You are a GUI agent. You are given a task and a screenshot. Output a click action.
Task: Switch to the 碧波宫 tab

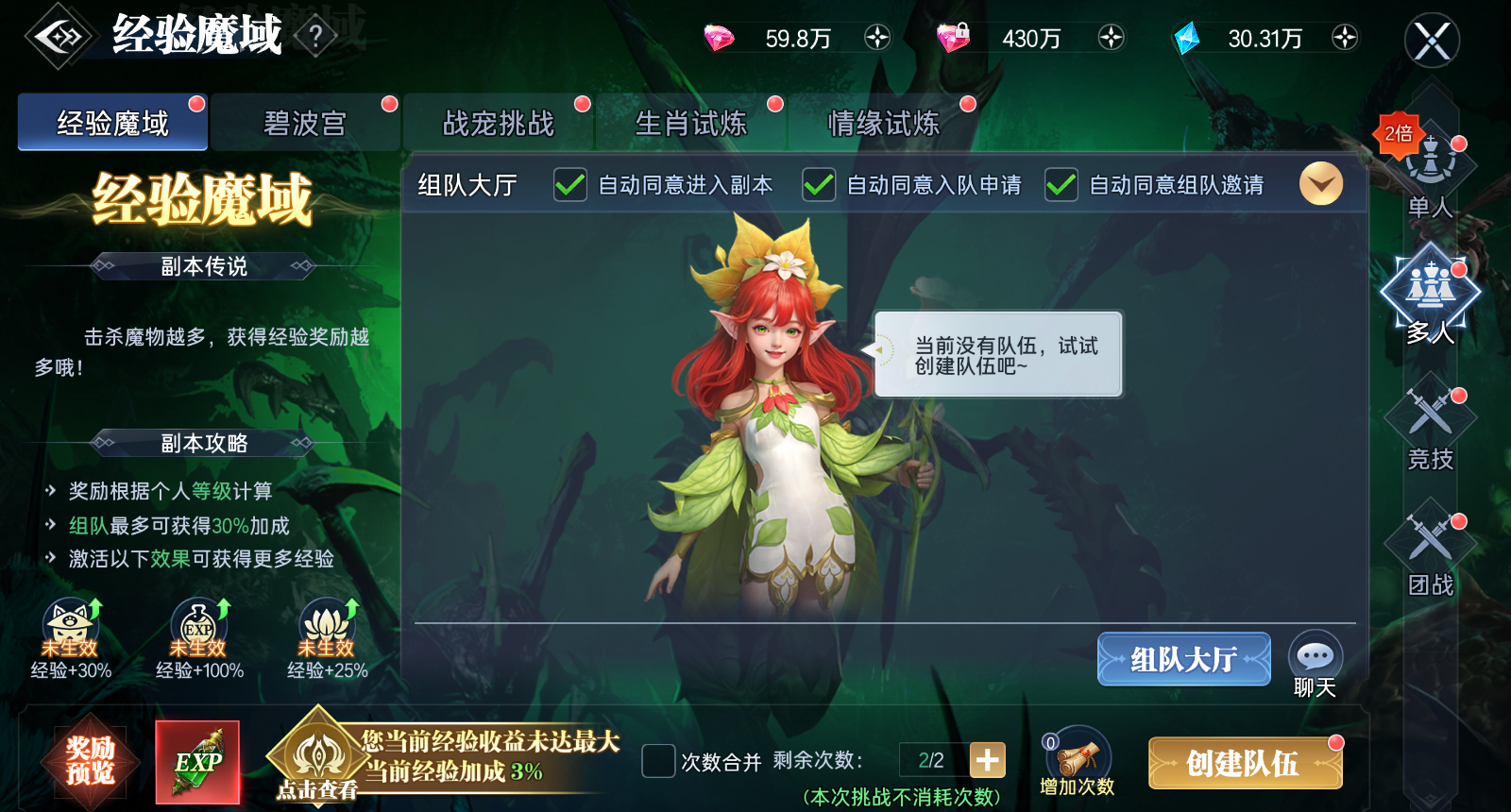tap(304, 122)
